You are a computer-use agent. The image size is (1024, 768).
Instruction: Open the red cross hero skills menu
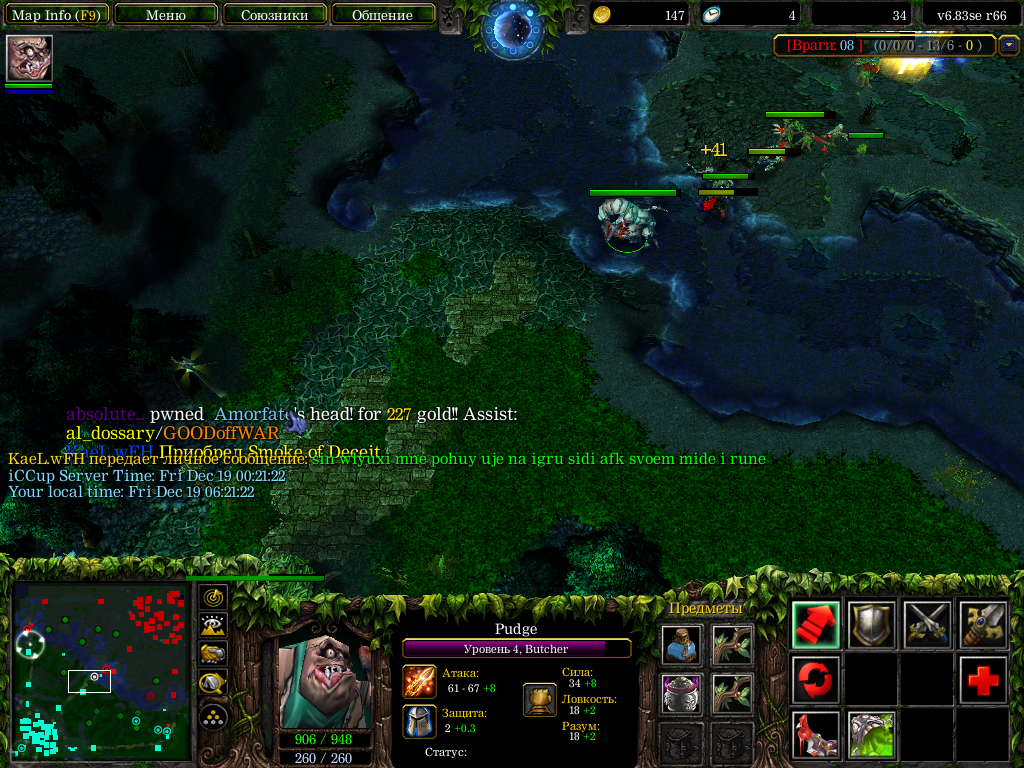983,680
